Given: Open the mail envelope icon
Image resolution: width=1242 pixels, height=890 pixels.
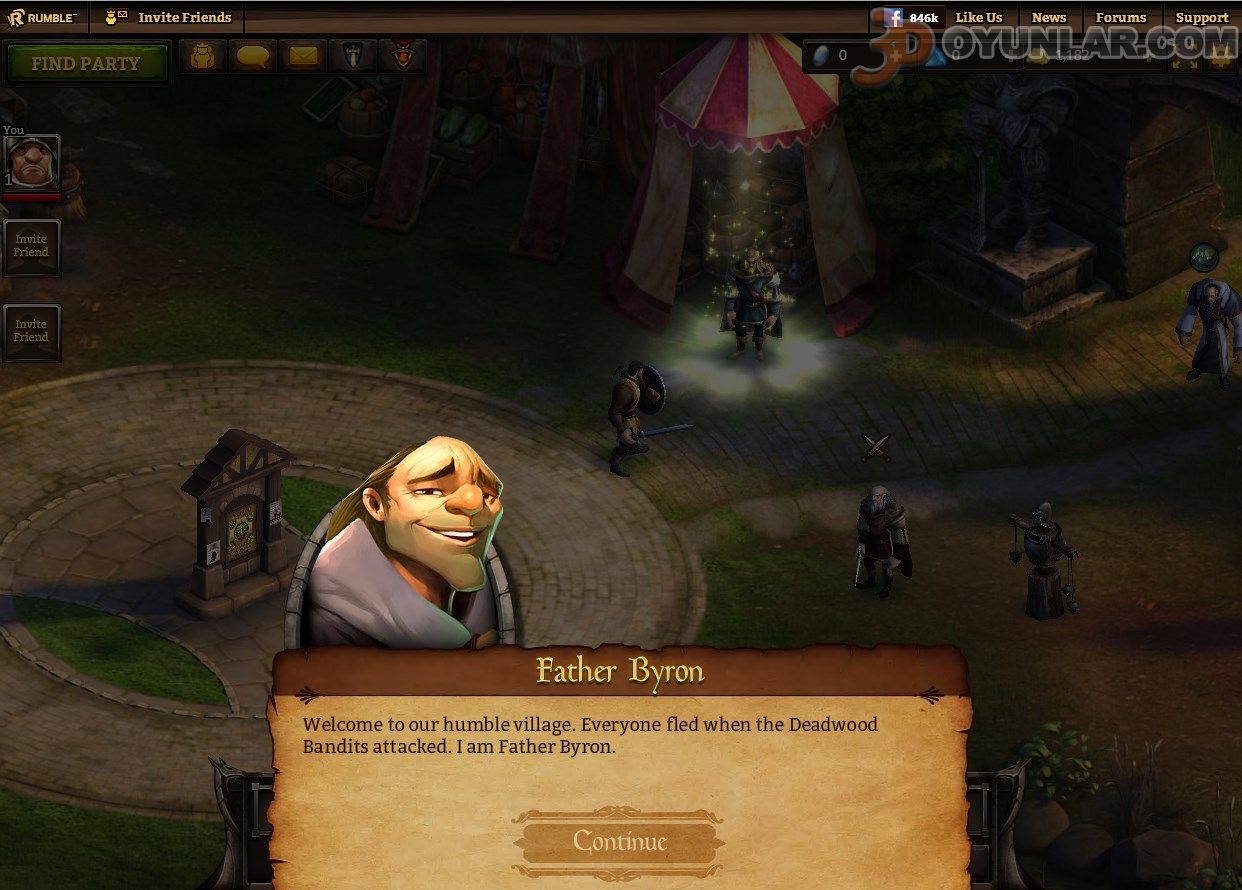Looking at the screenshot, I should click(x=302, y=56).
